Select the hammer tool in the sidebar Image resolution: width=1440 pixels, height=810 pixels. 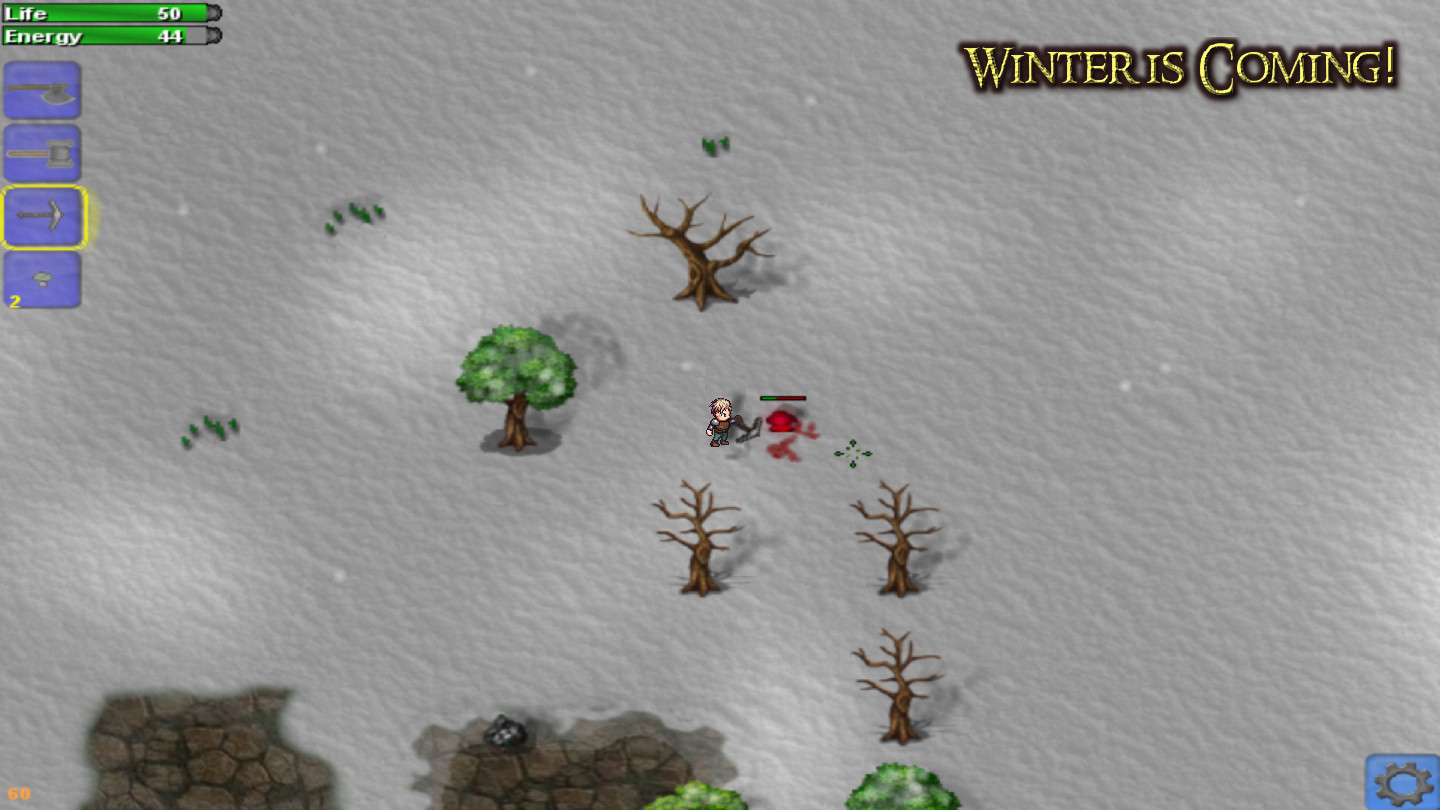[42, 154]
